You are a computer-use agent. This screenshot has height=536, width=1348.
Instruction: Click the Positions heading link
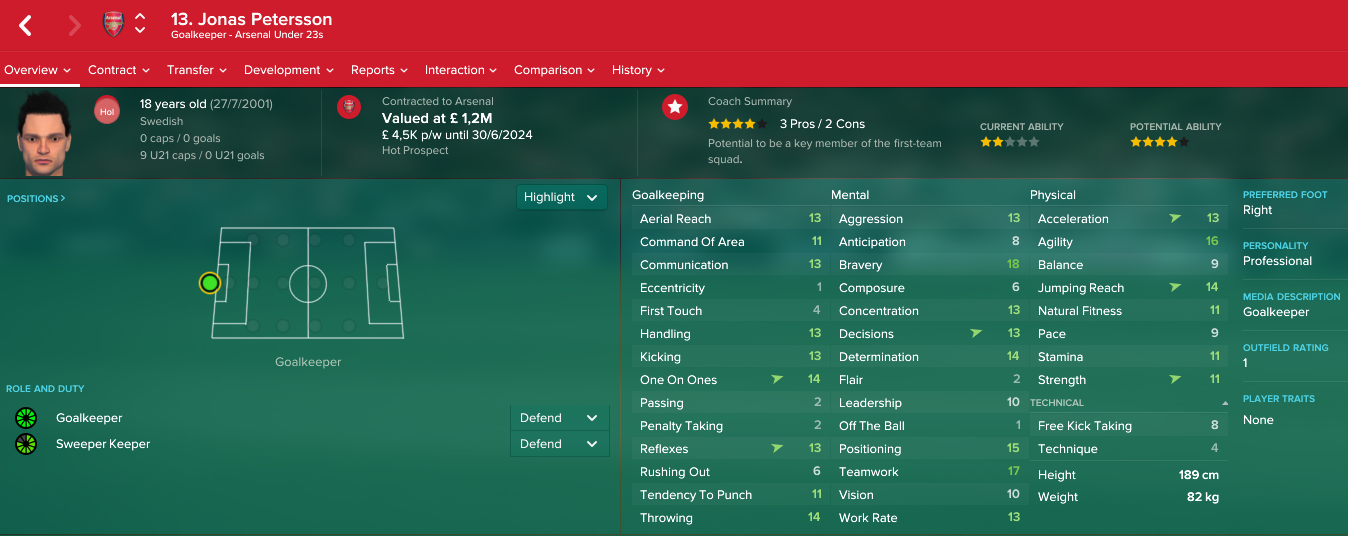[x=36, y=199]
